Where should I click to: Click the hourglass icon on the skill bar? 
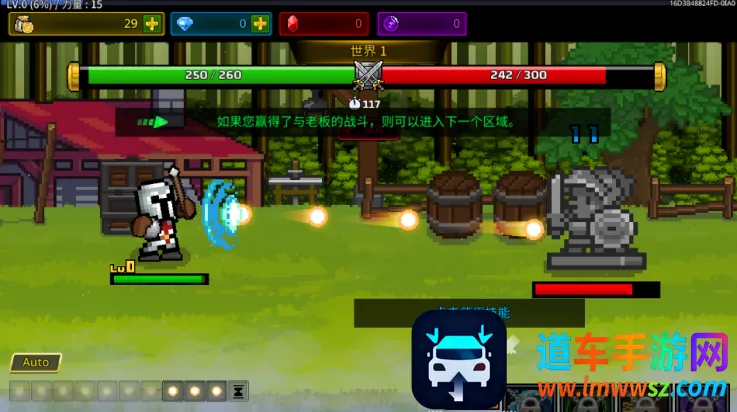239,391
